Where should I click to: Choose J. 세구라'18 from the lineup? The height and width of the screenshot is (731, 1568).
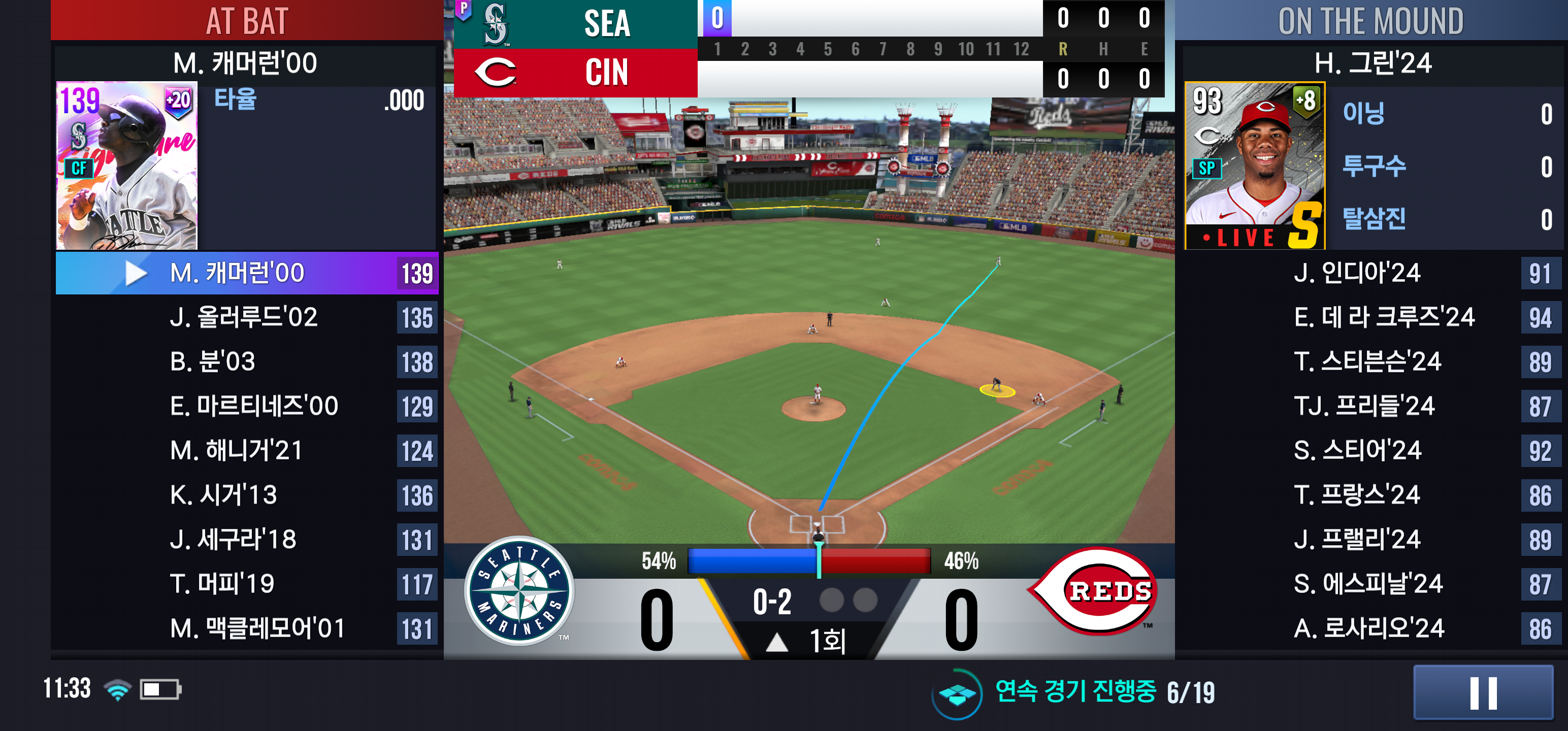[246, 540]
